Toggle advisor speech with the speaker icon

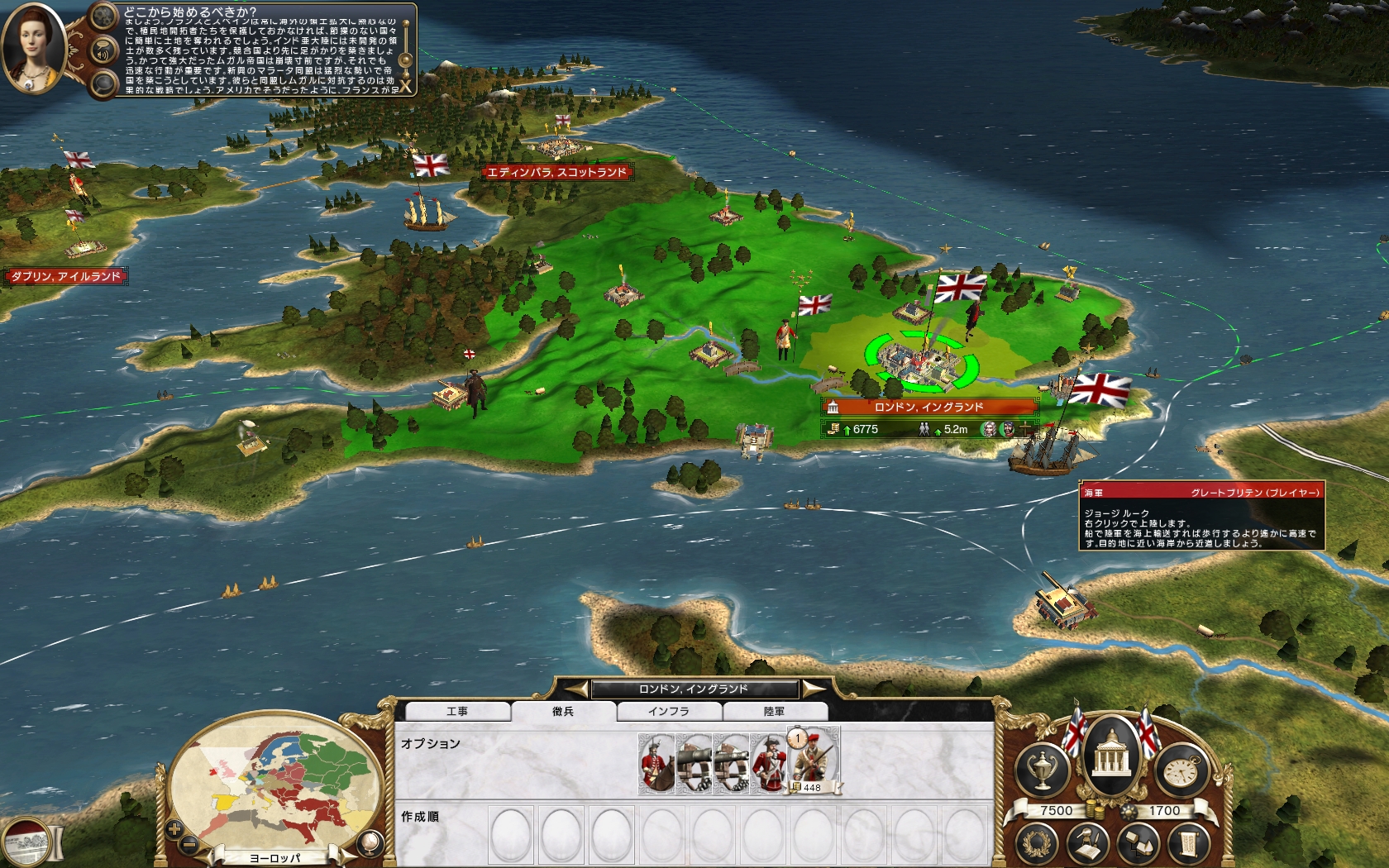point(103,51)
